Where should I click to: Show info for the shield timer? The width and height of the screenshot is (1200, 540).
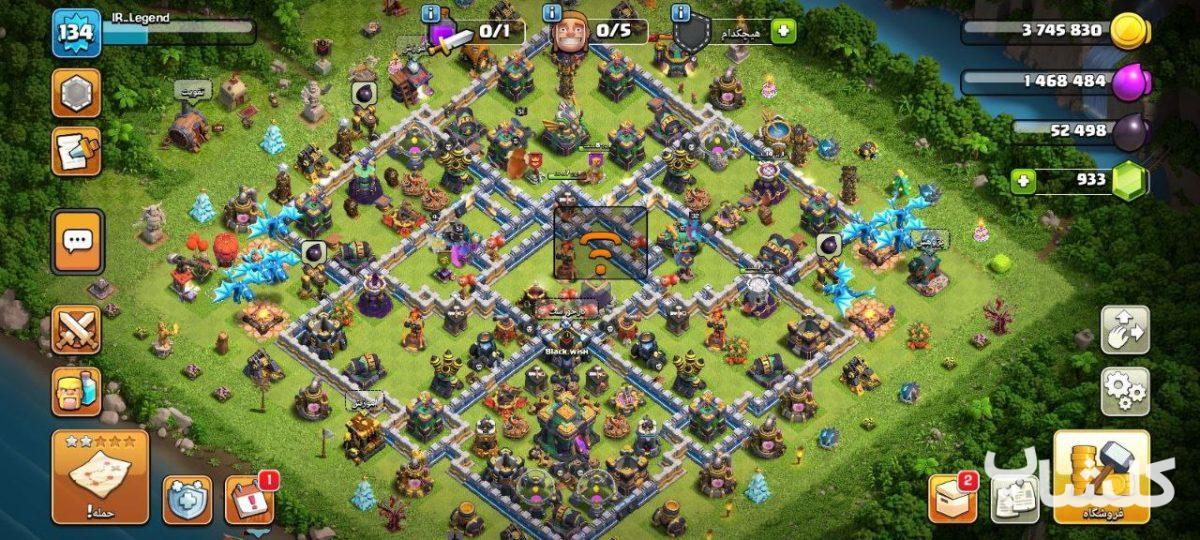681,13
